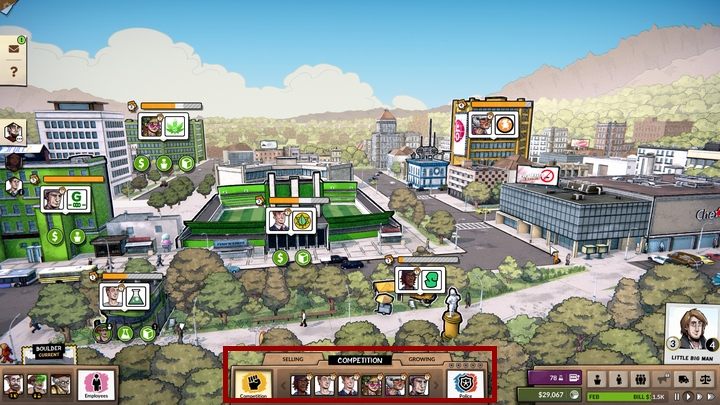Image resolution: width=720 pixels, height=405 pixels.
Task: Open the question mark help
Action: (14, 72)
